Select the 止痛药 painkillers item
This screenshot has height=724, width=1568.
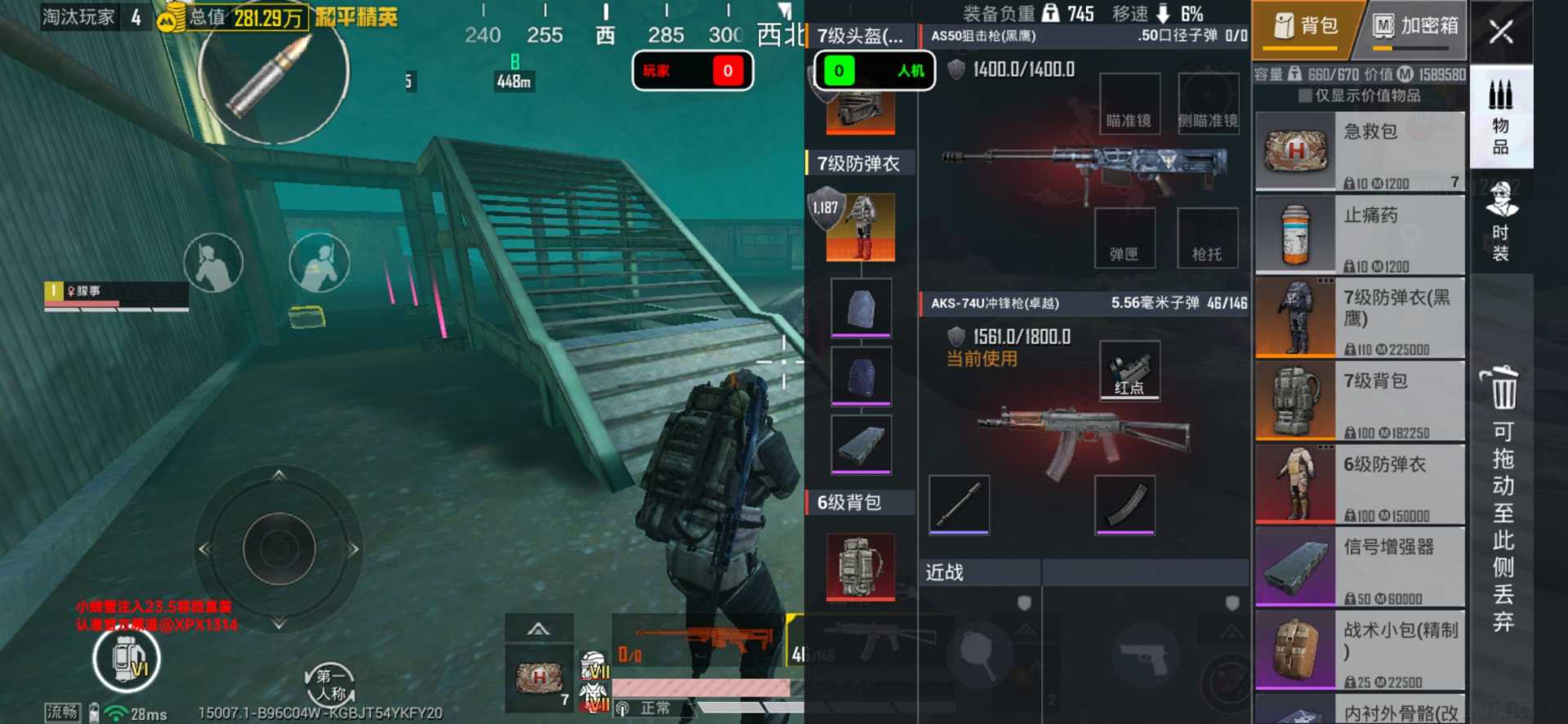(x=1360, y=235)
